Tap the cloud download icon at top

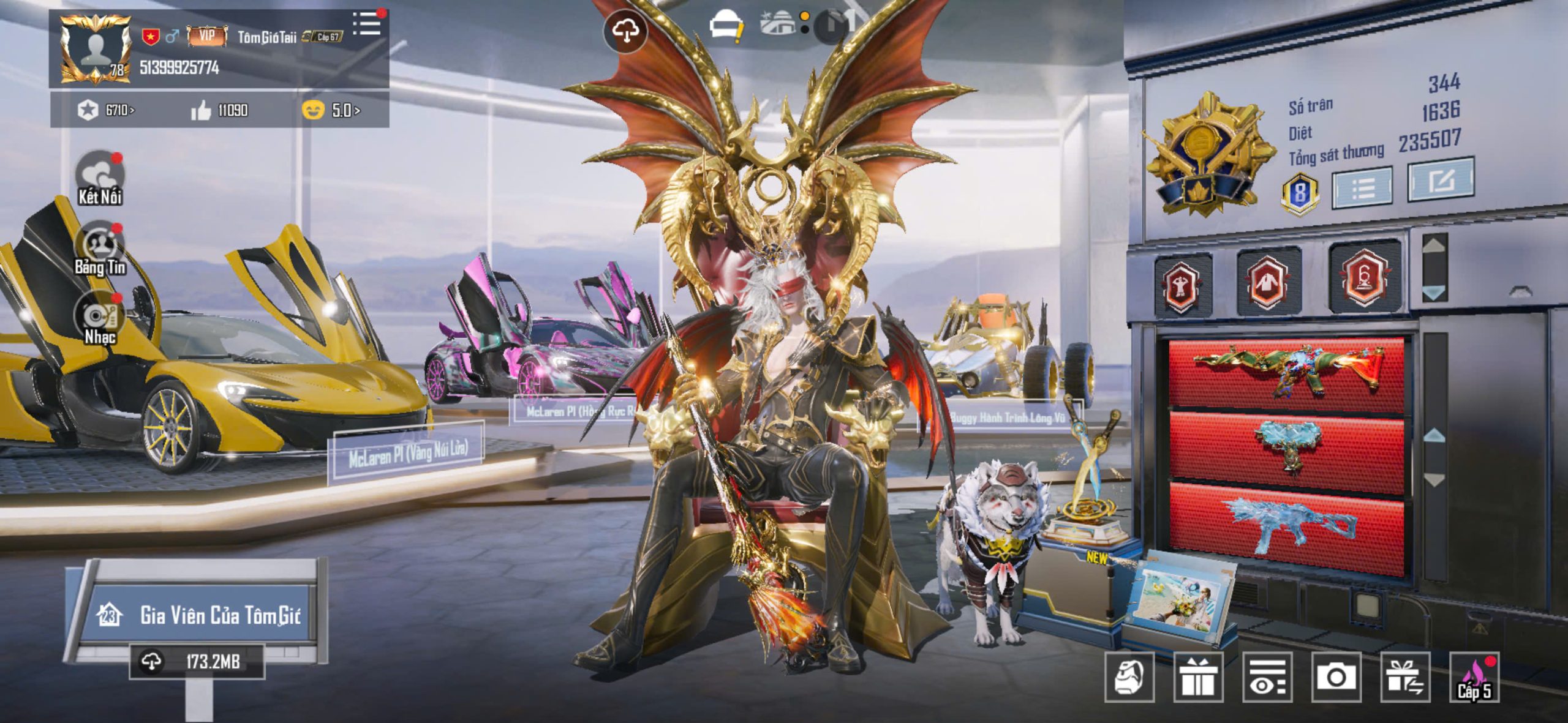(x=625, y=31)
